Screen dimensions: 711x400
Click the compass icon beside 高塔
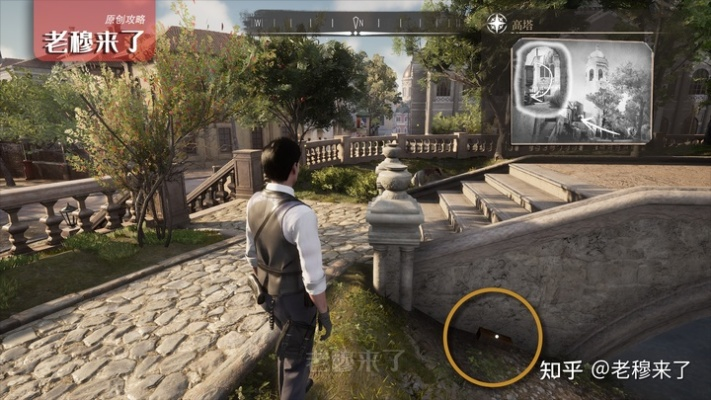pos(497,23)
